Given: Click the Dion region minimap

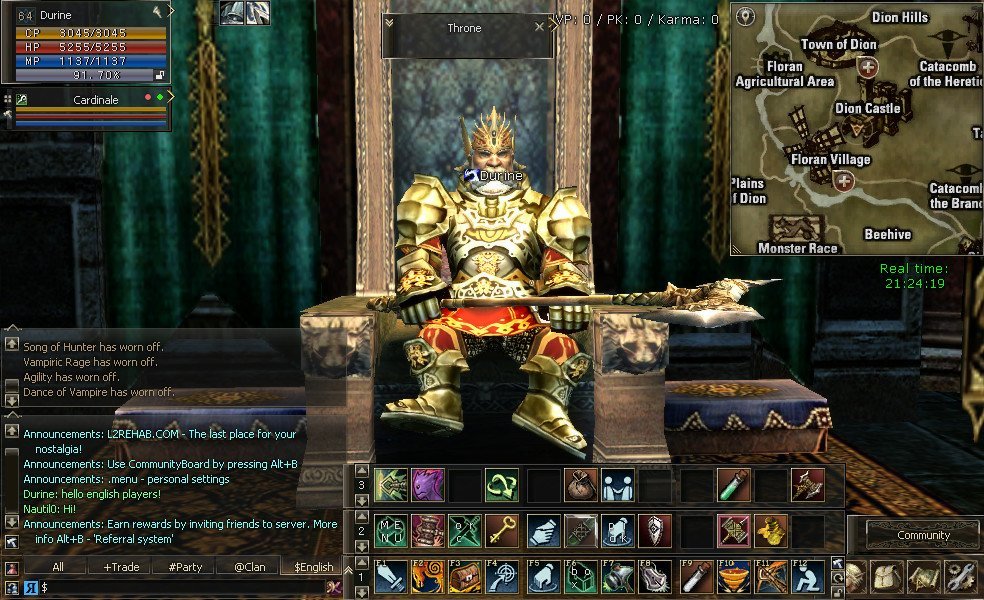Looking at the screenshot, I should 855,128.
